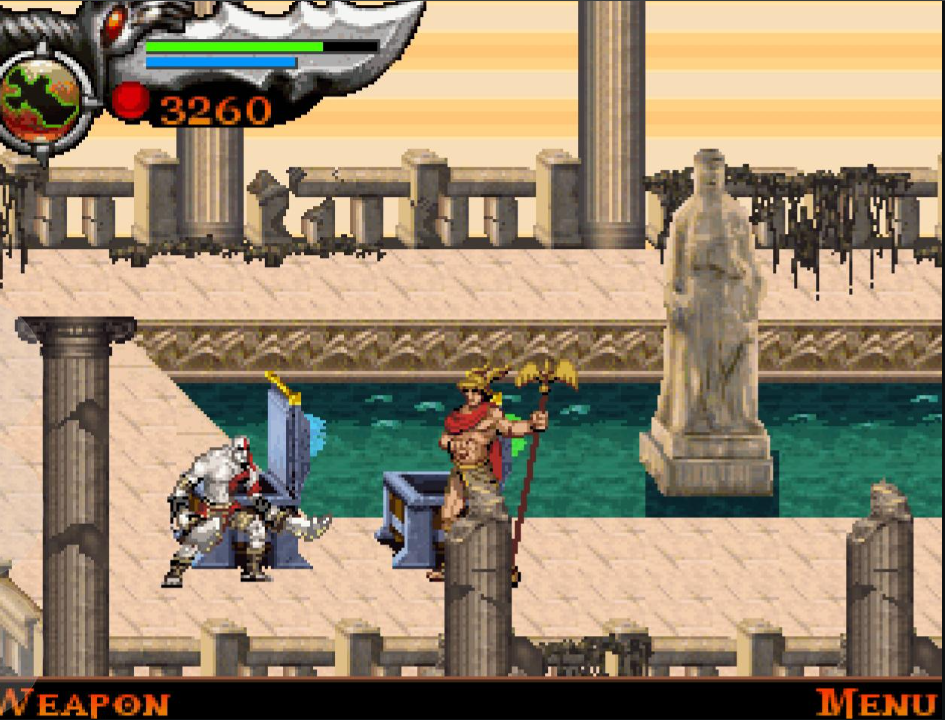Open the Weapon softkey menu

[84, 703]
